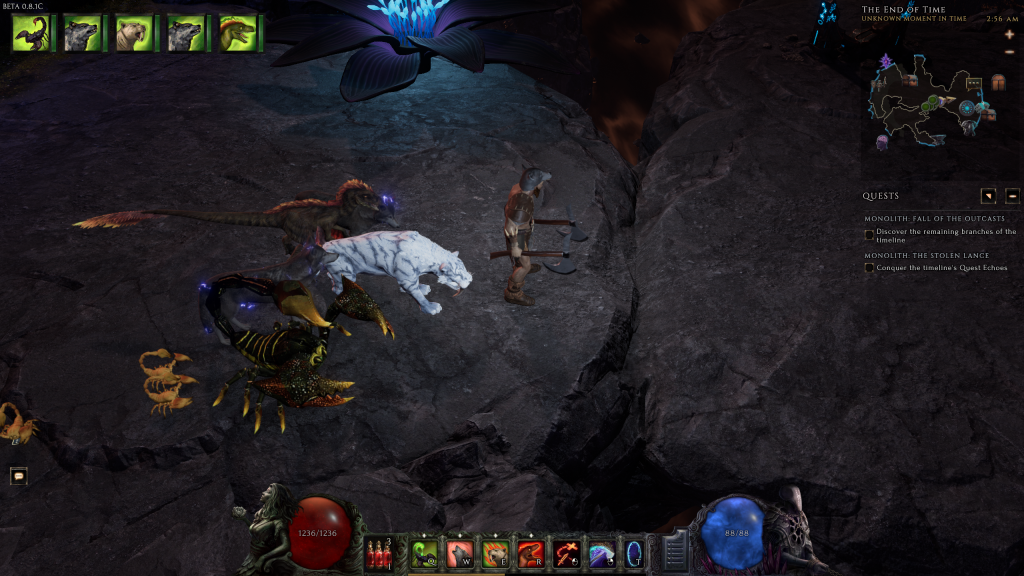Select the blue beast skill icon

[x=601, y=553]
